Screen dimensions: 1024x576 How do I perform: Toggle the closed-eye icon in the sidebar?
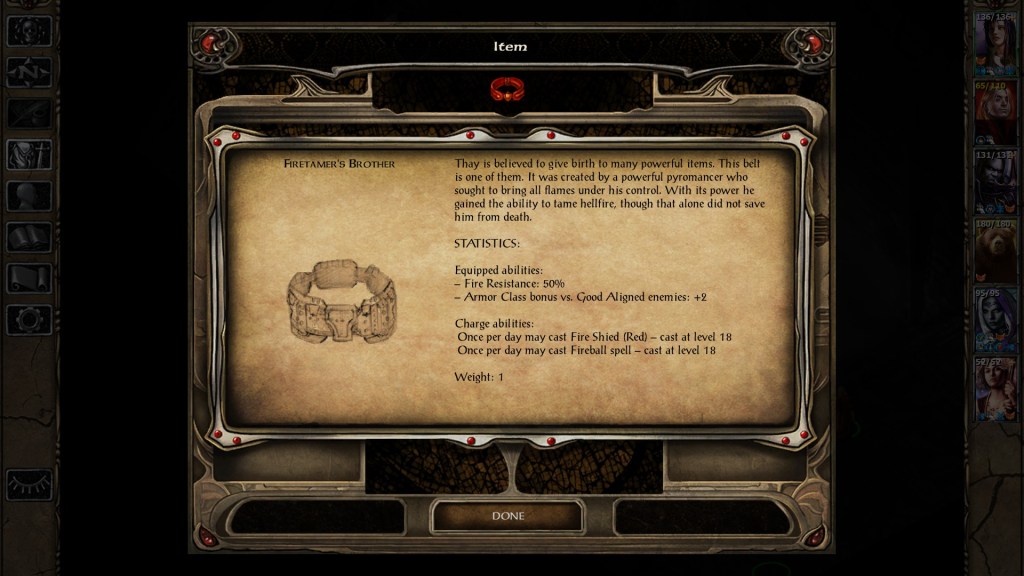coord(28,484)
